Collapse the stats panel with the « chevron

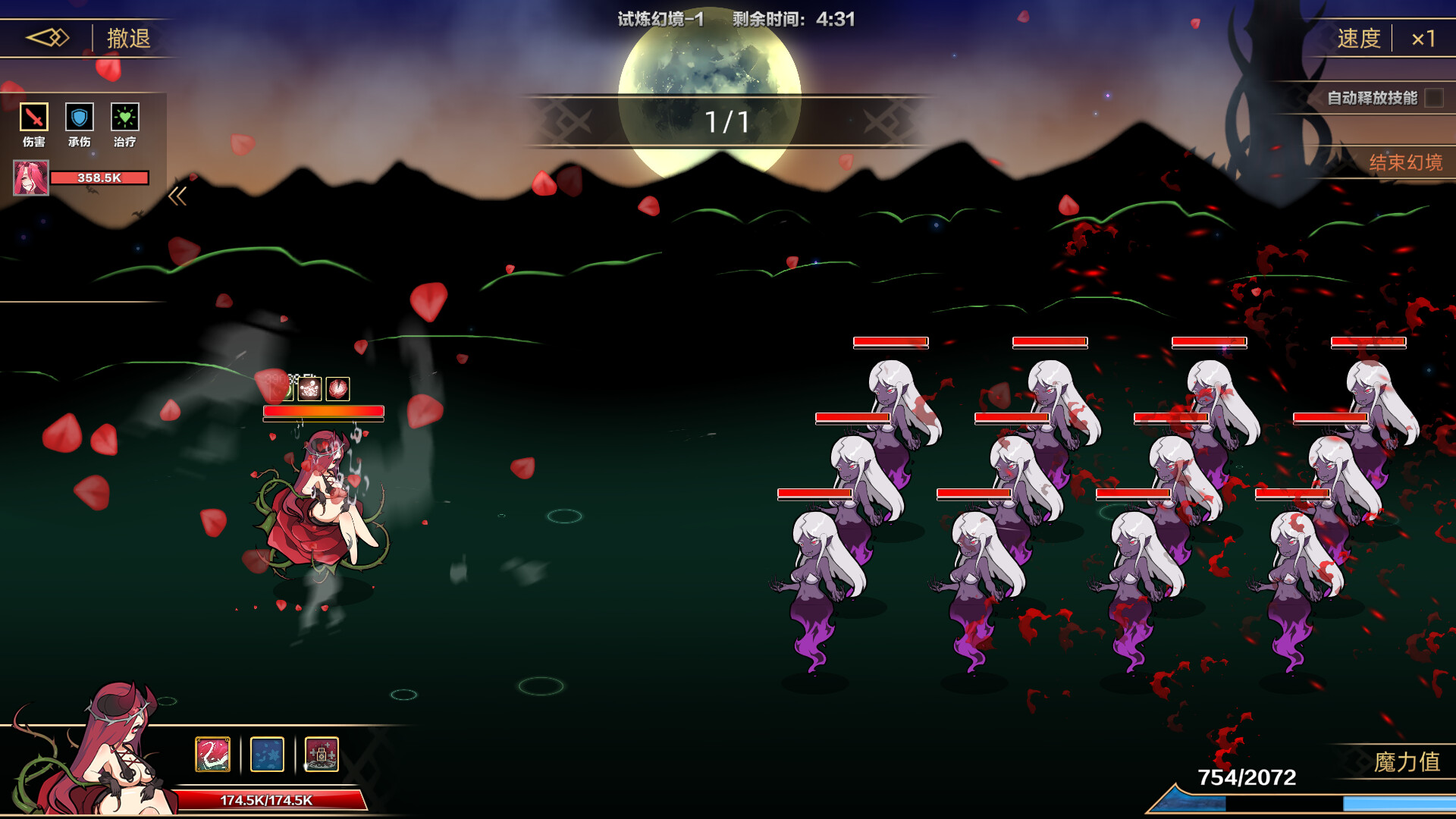(x=179, y=196)
